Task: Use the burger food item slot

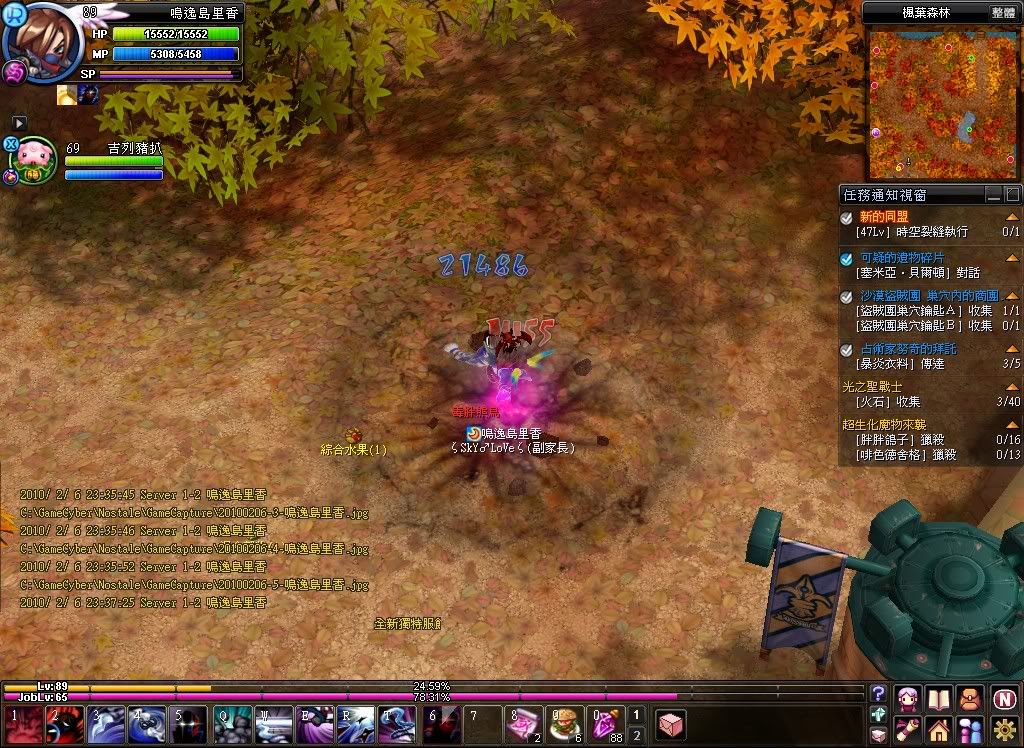Action: tap(565, 722)
